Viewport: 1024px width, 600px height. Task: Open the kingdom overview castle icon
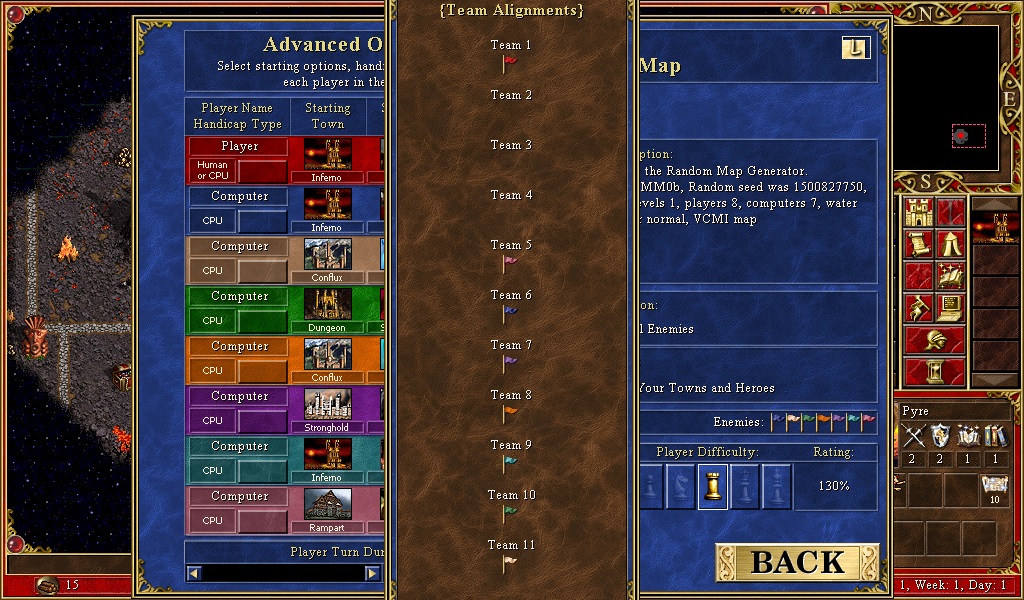tap(918, 212)
